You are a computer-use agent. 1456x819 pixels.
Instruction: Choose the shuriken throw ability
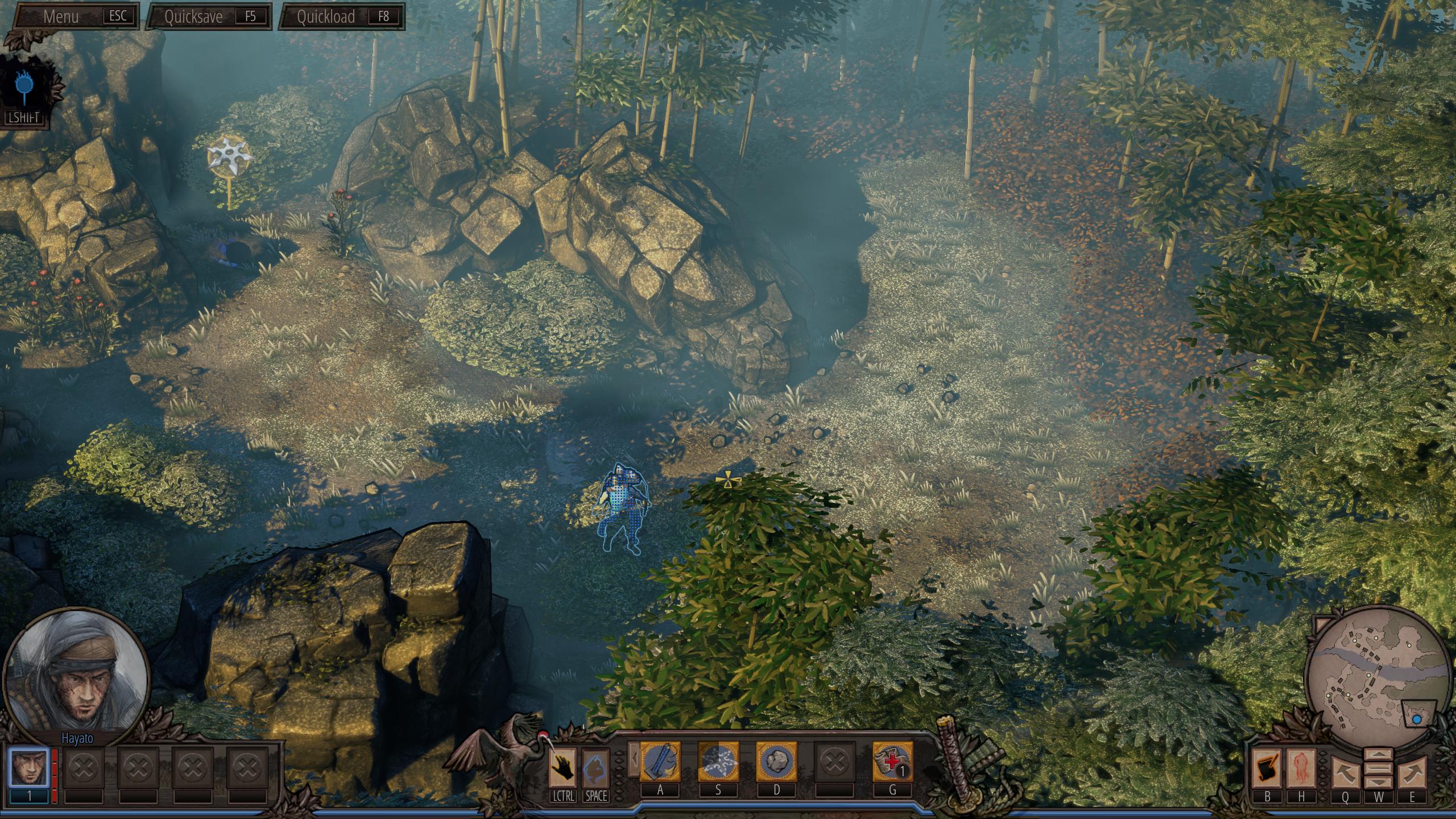point(718,762)
